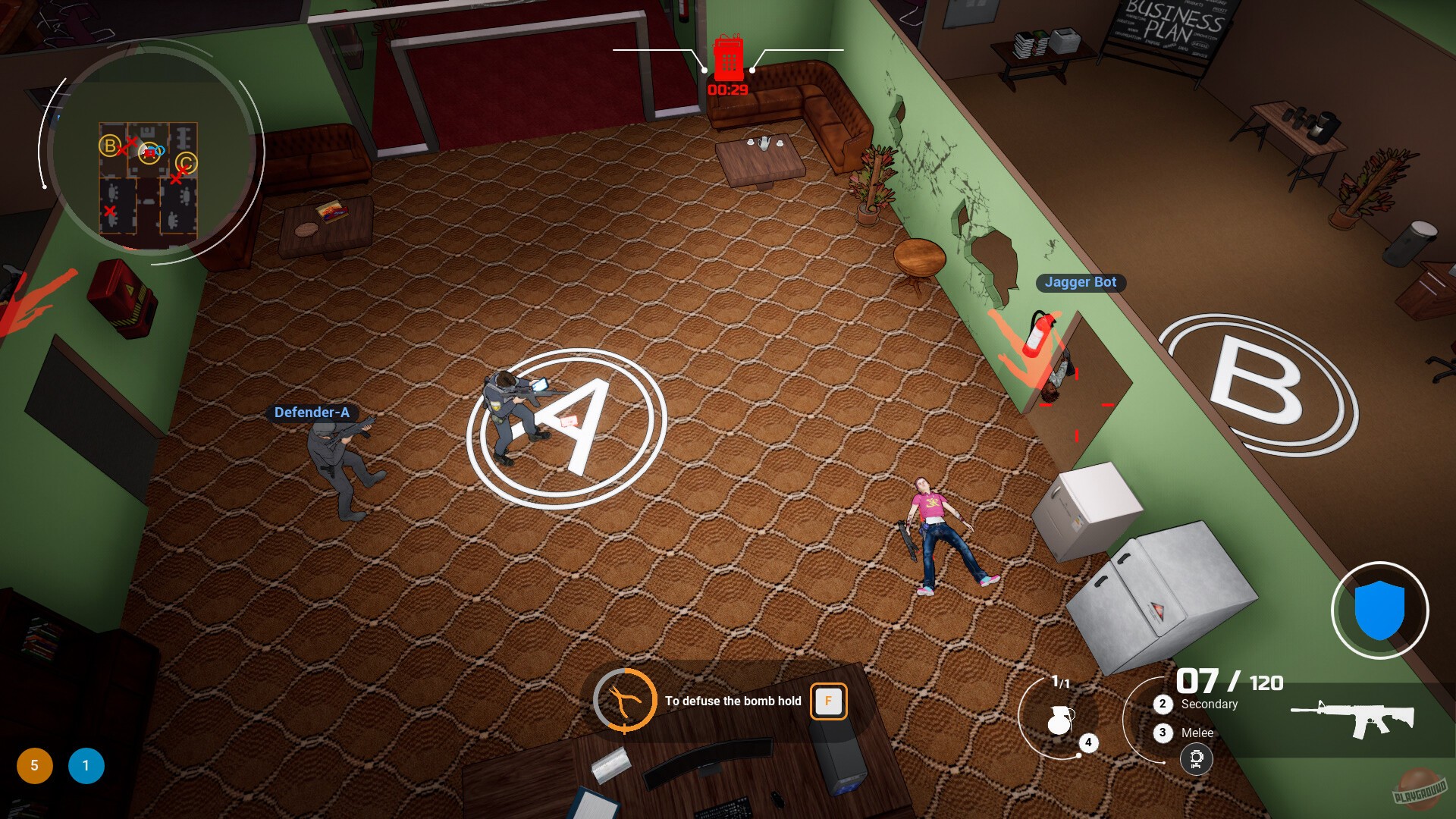Click the grenade hotkey circle labeled 4
The width and height of the screenshot is (1456, 819).
[1088, 744]
